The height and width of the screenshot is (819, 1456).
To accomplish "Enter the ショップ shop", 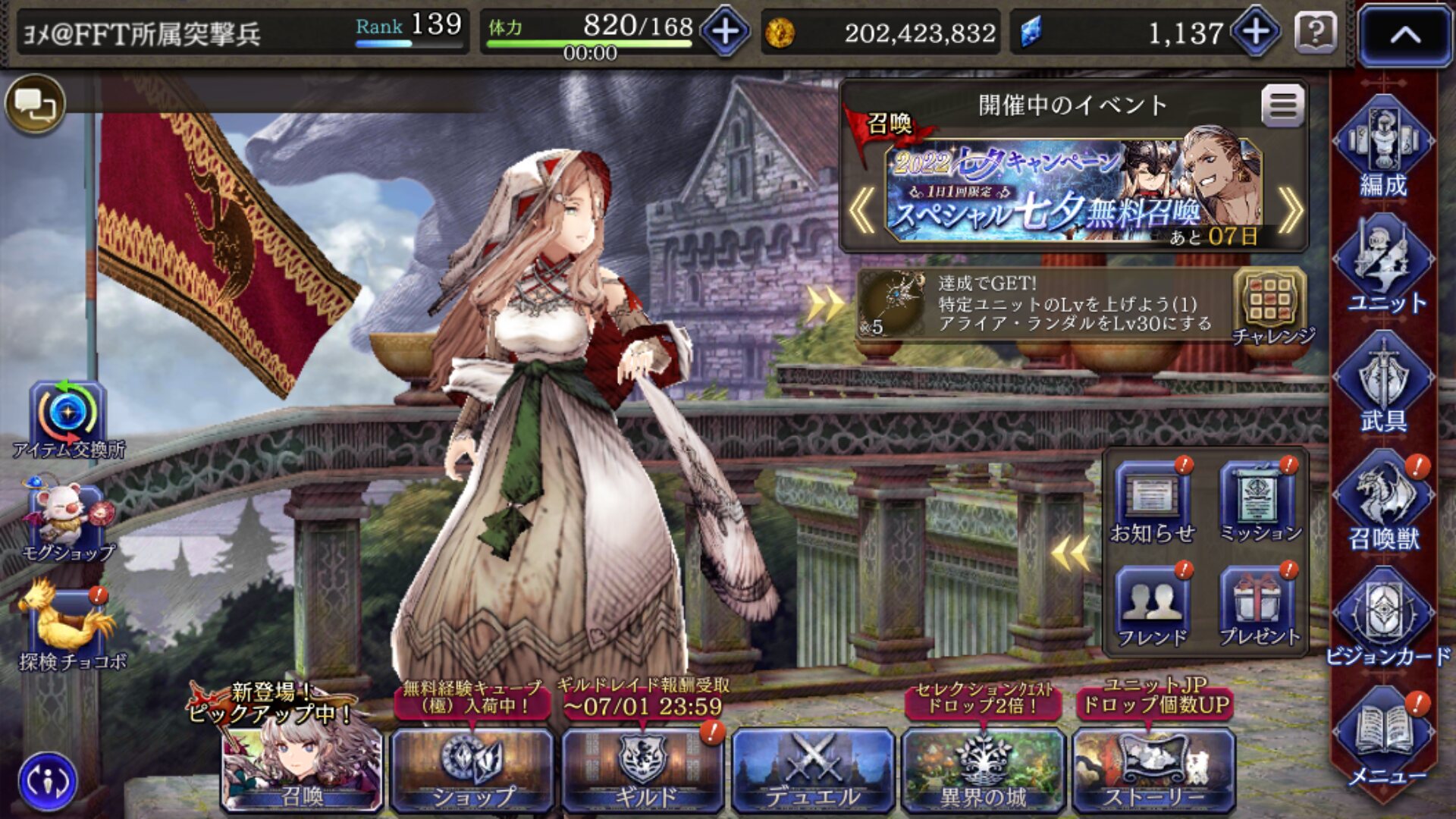I will click(x=472, y=769).
